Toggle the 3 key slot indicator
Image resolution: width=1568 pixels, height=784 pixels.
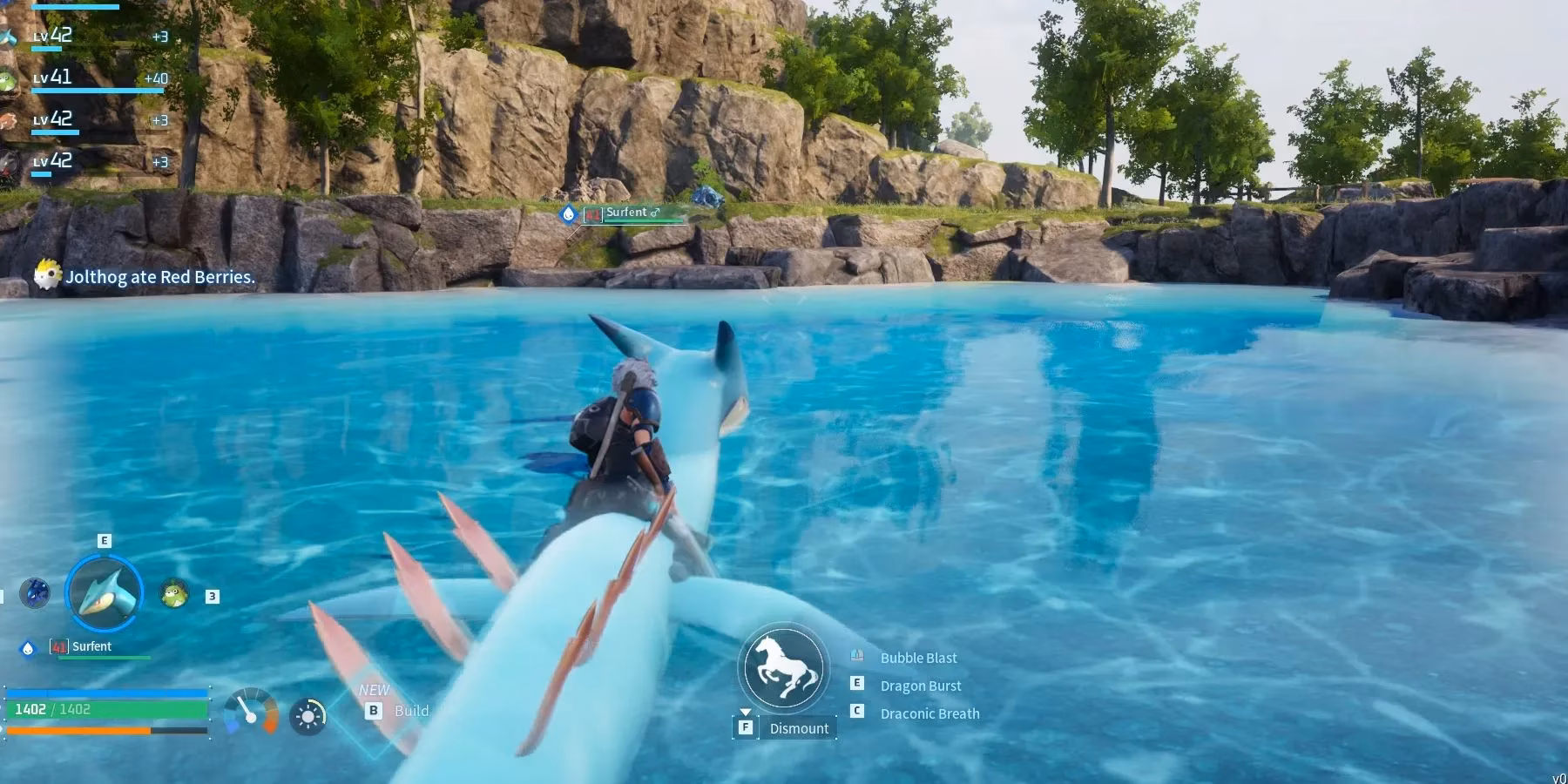(212, 597)
